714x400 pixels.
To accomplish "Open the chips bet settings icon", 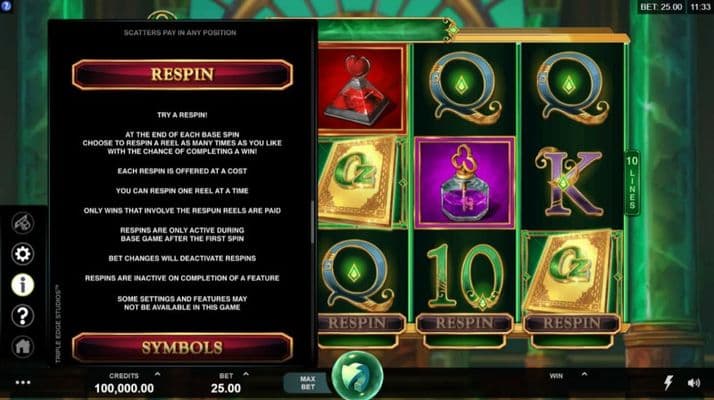I will pos(22,223).
